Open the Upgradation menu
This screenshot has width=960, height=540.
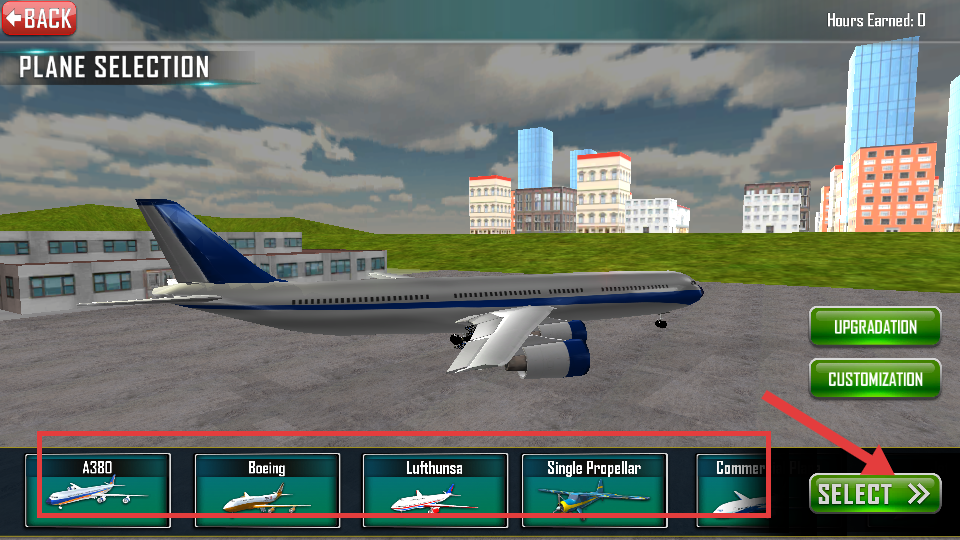point(875,327)
